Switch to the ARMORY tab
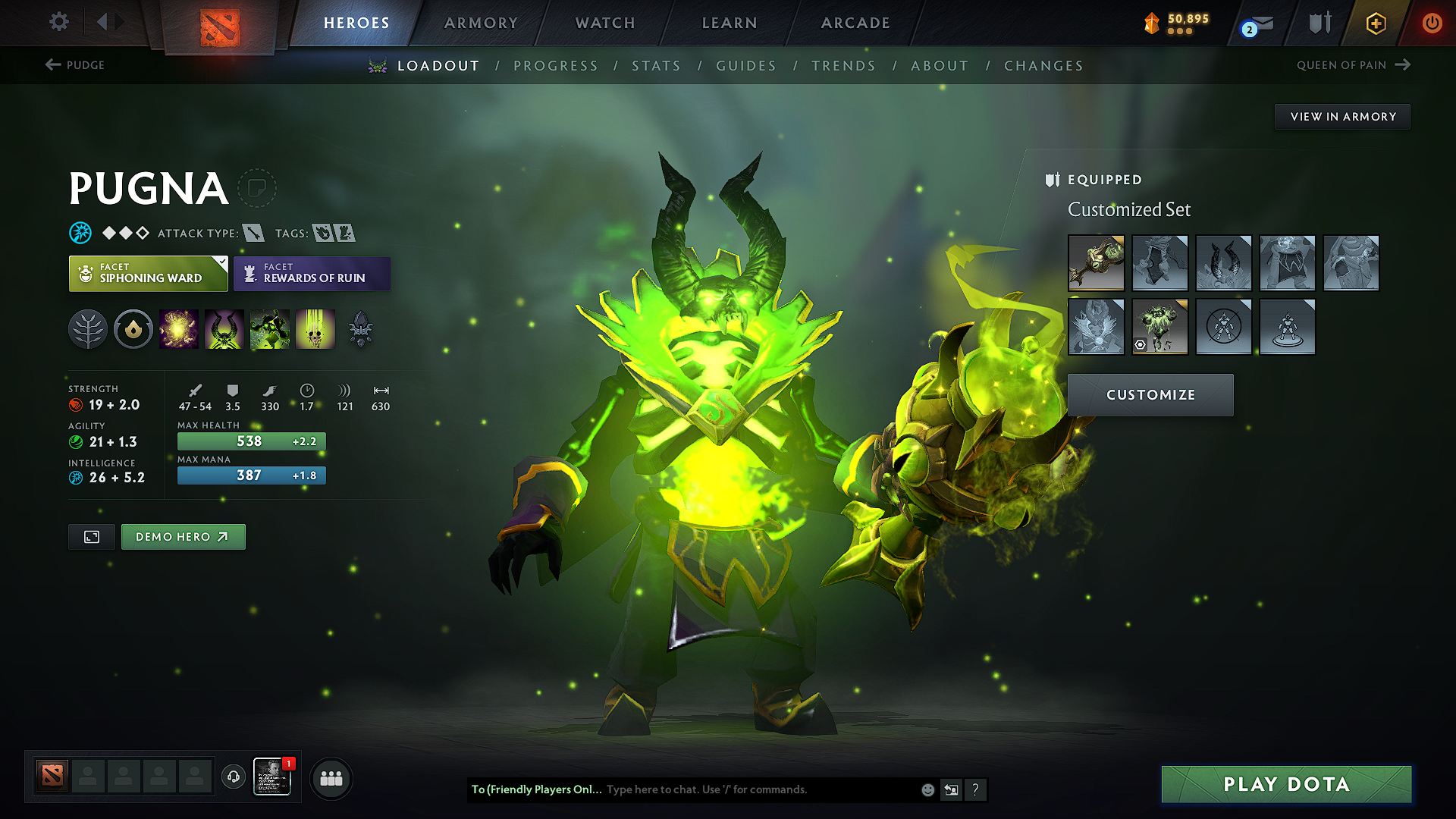1456x819 pixels. [x=481, y=23]
